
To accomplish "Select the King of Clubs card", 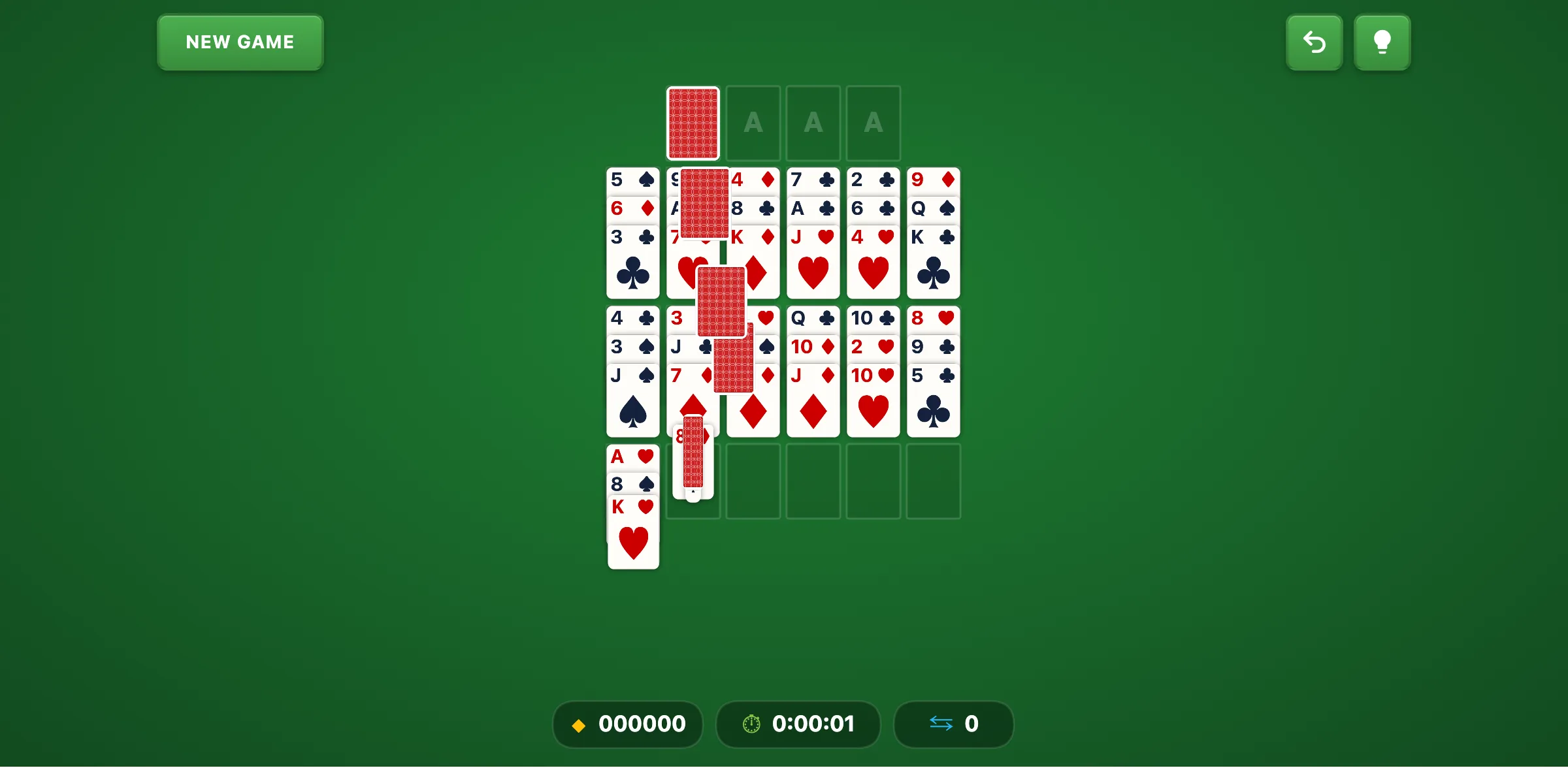I will coord(933,261).
